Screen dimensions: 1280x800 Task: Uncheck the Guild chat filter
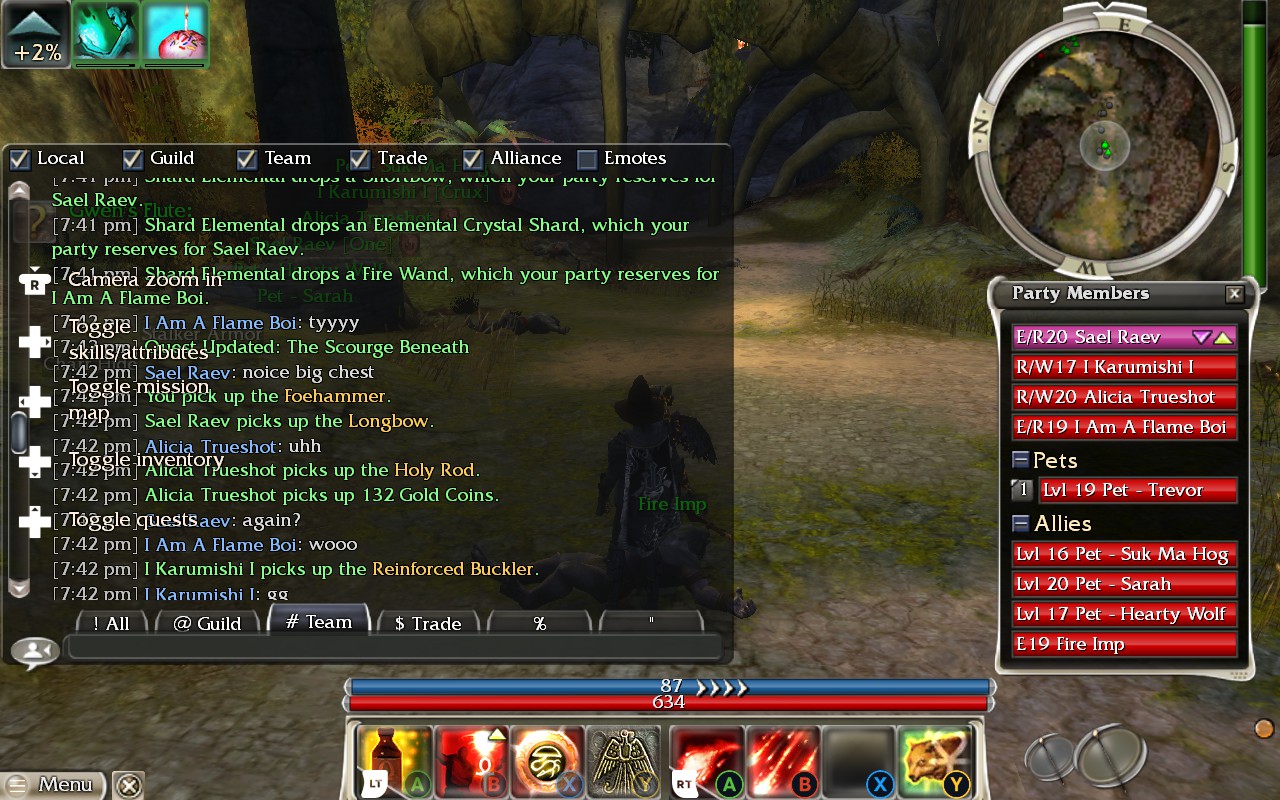click(133, 159)
